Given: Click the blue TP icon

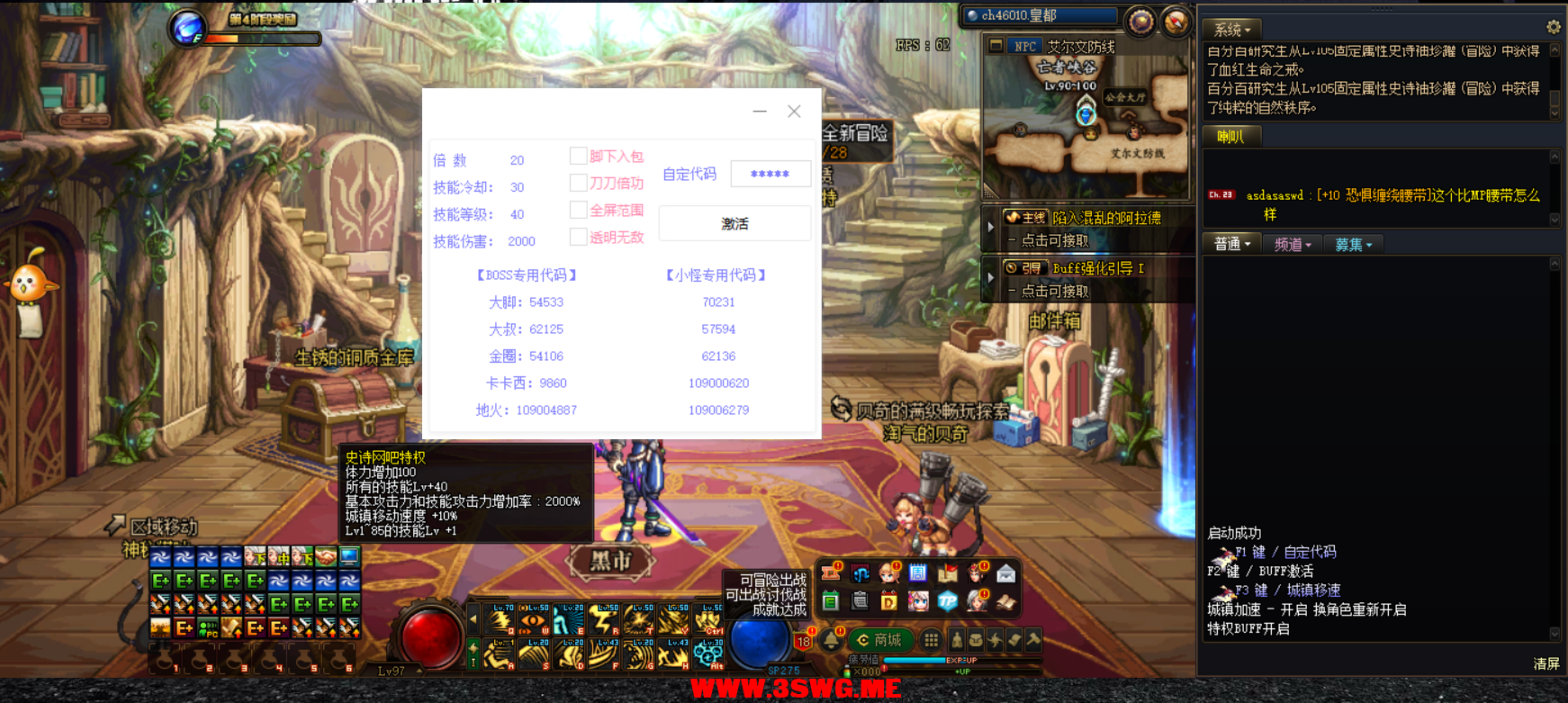Looking at the screenshot, I should click(947, 600).
